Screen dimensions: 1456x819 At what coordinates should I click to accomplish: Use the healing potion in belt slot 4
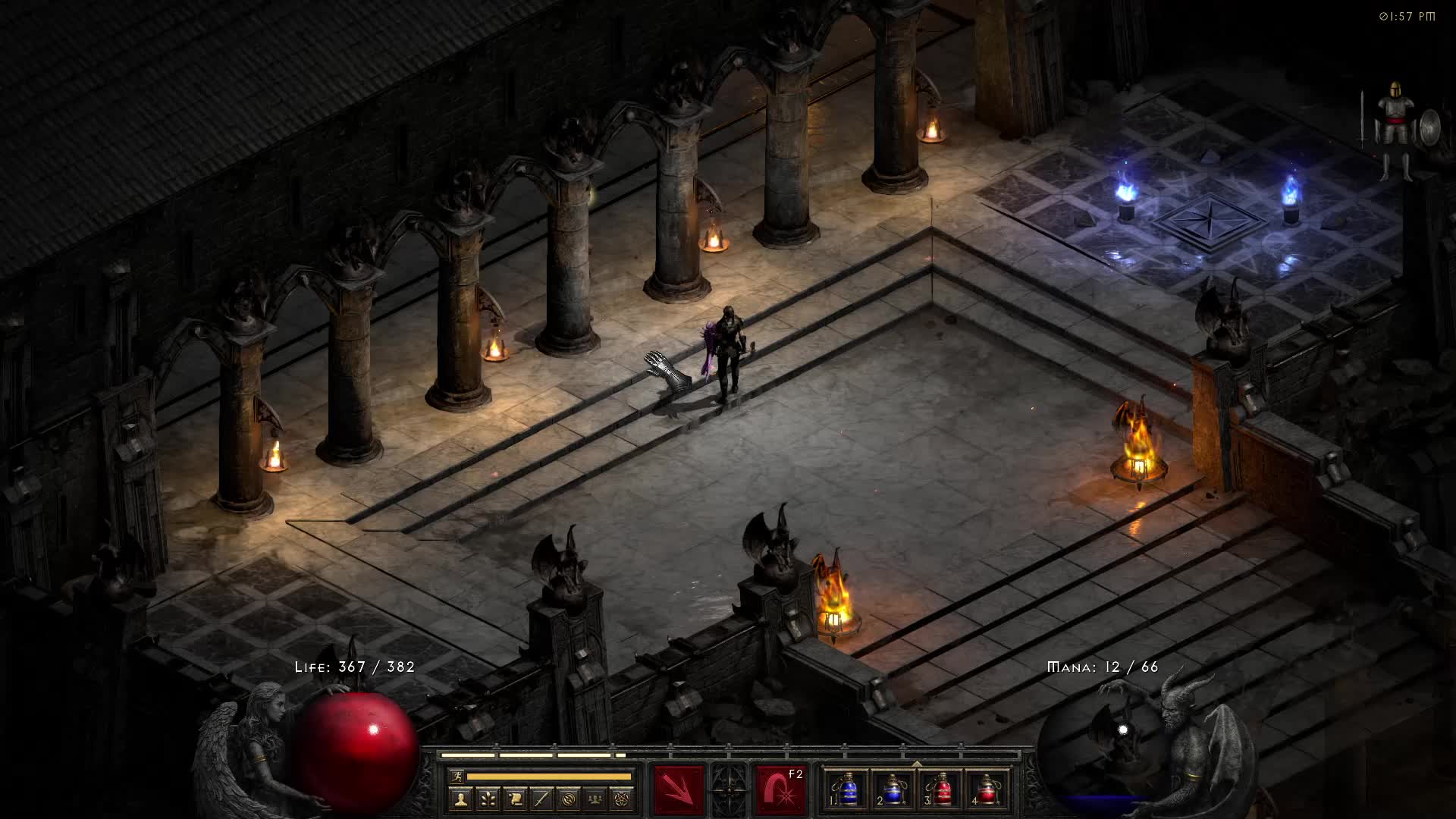[987, 790]
